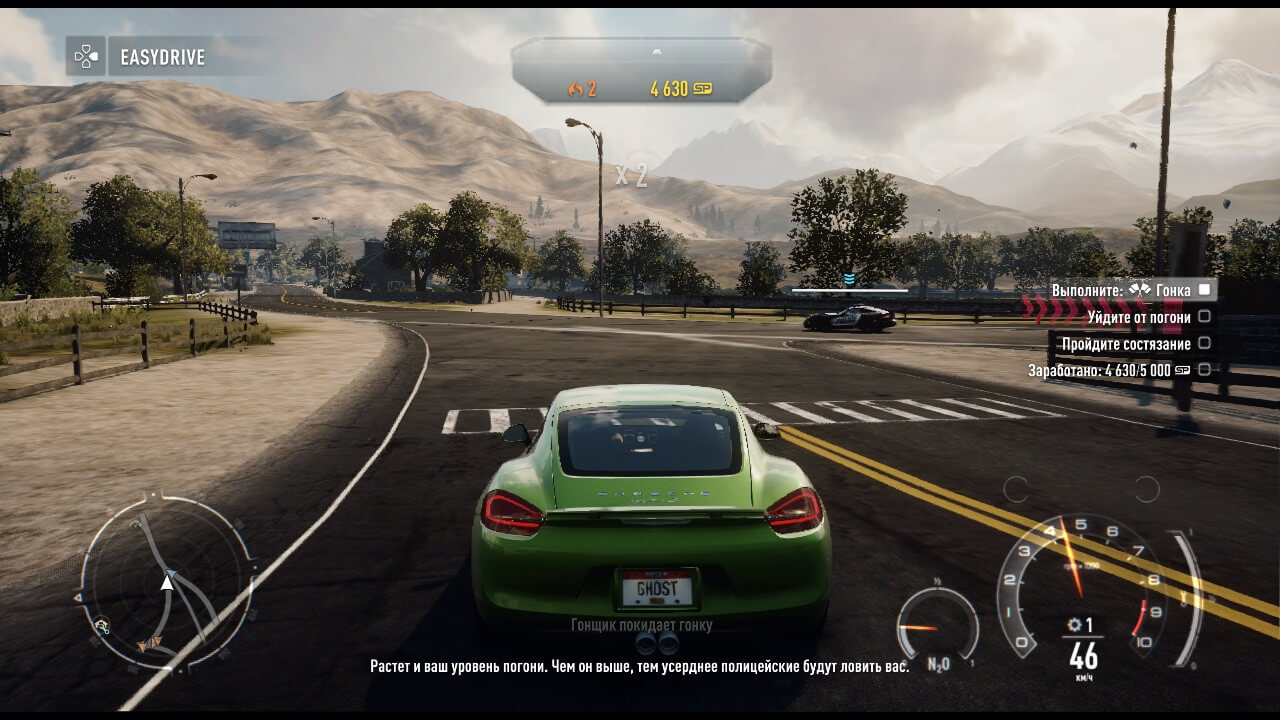Select the "Уйдите от погони" objective

pyautogui.click(x=1139, y=317)
